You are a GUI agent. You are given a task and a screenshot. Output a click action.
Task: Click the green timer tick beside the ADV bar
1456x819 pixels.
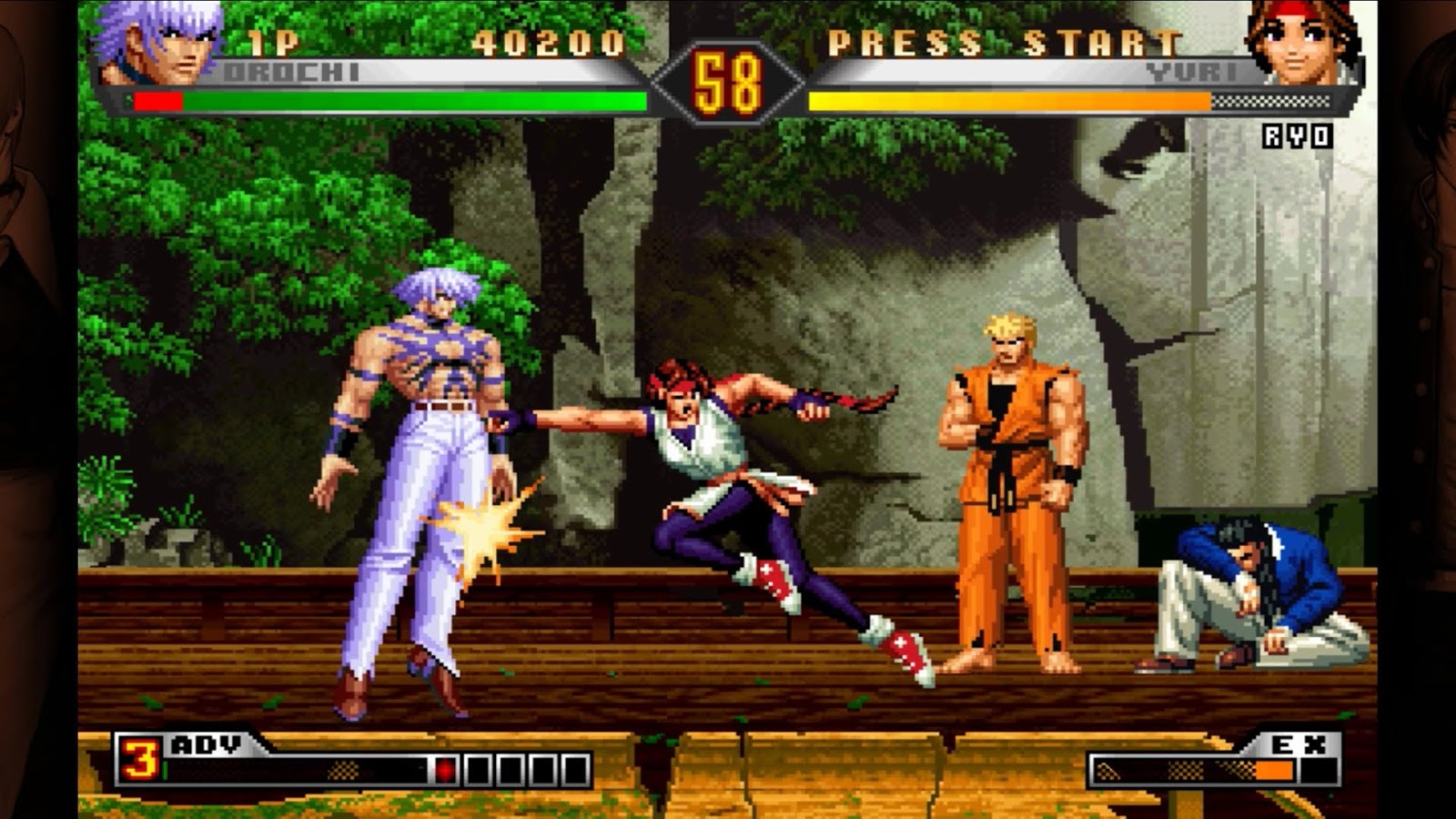pos(164,769)
